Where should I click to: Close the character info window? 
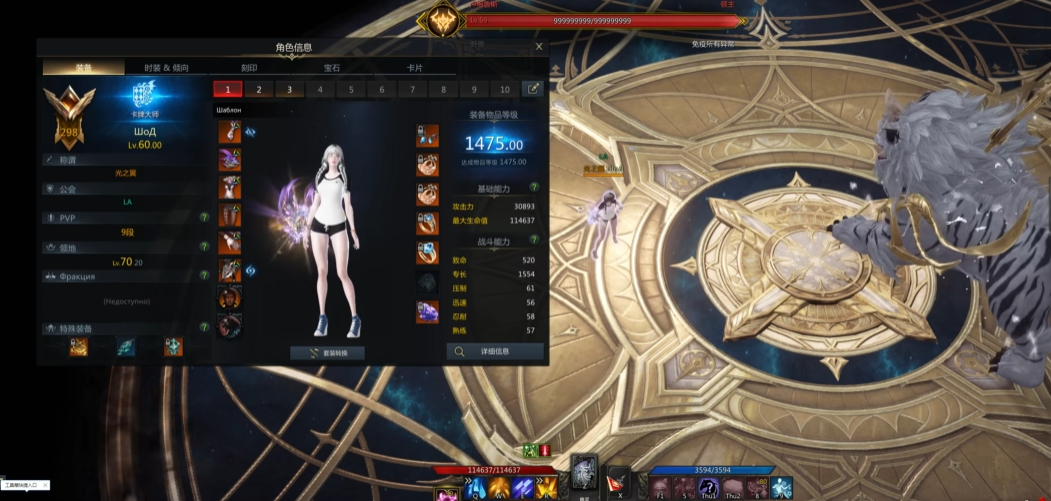[539, 46]
